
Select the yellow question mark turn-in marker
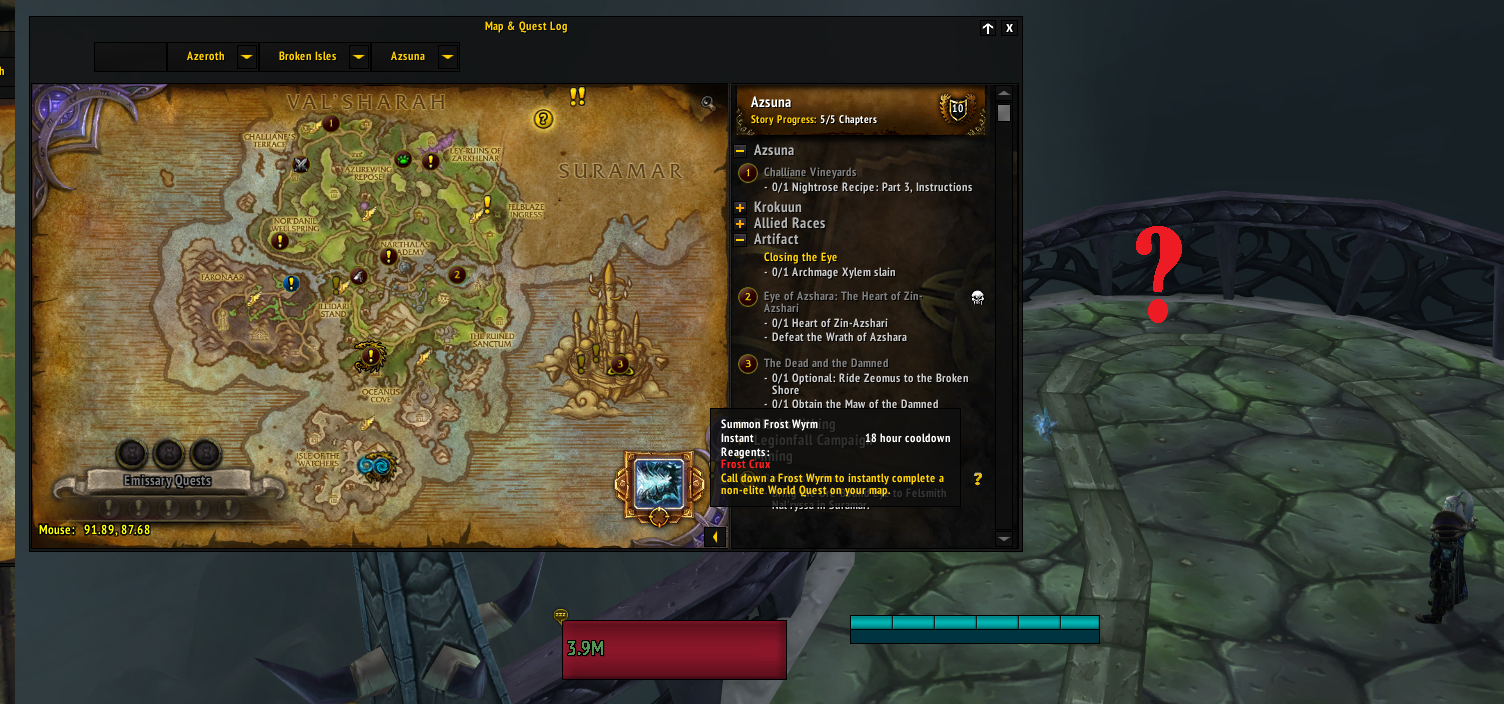tap(543, 119)
